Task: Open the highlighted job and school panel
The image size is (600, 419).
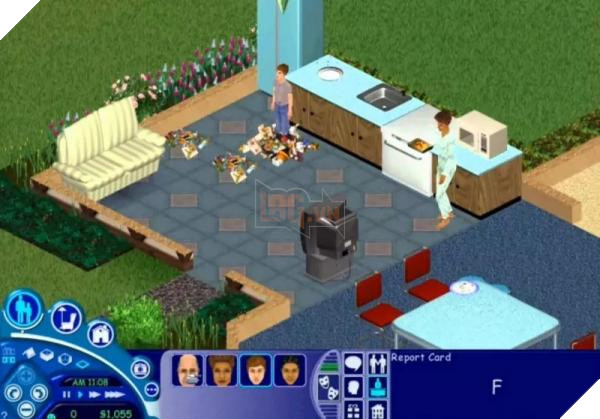Action: [378, 386]
